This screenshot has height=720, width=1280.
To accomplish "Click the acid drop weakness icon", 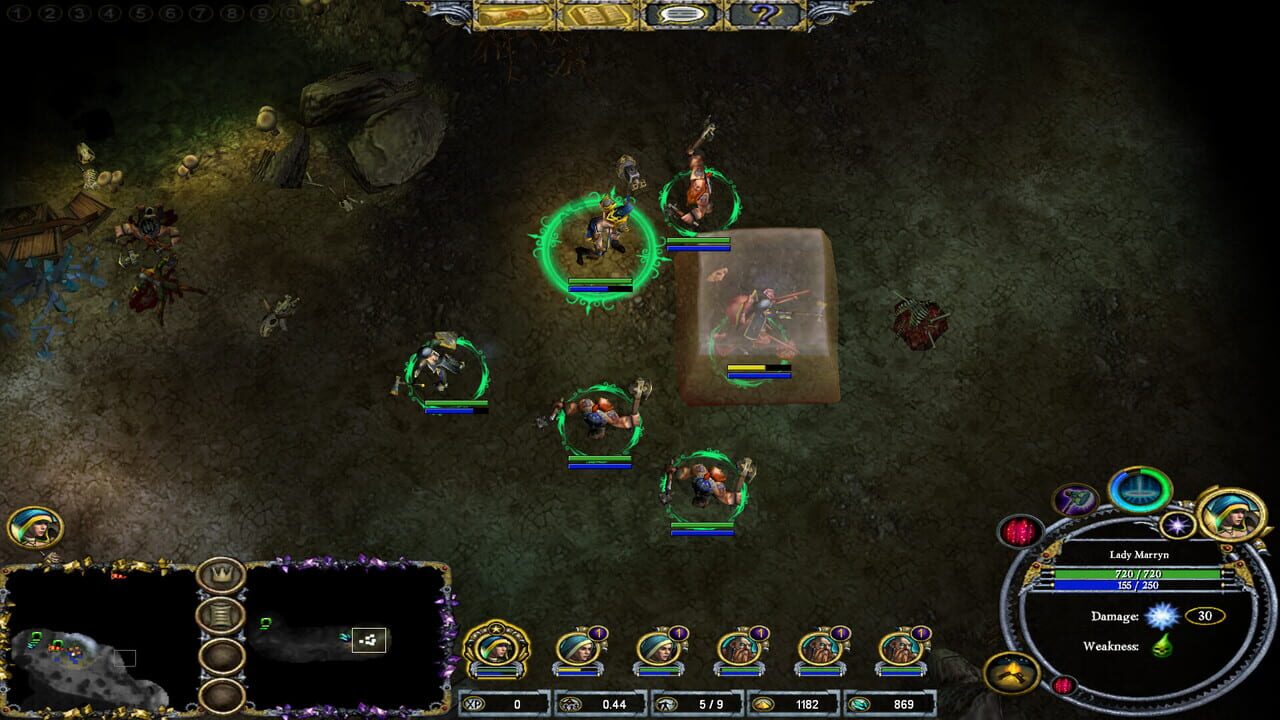I will (1162, 647).
